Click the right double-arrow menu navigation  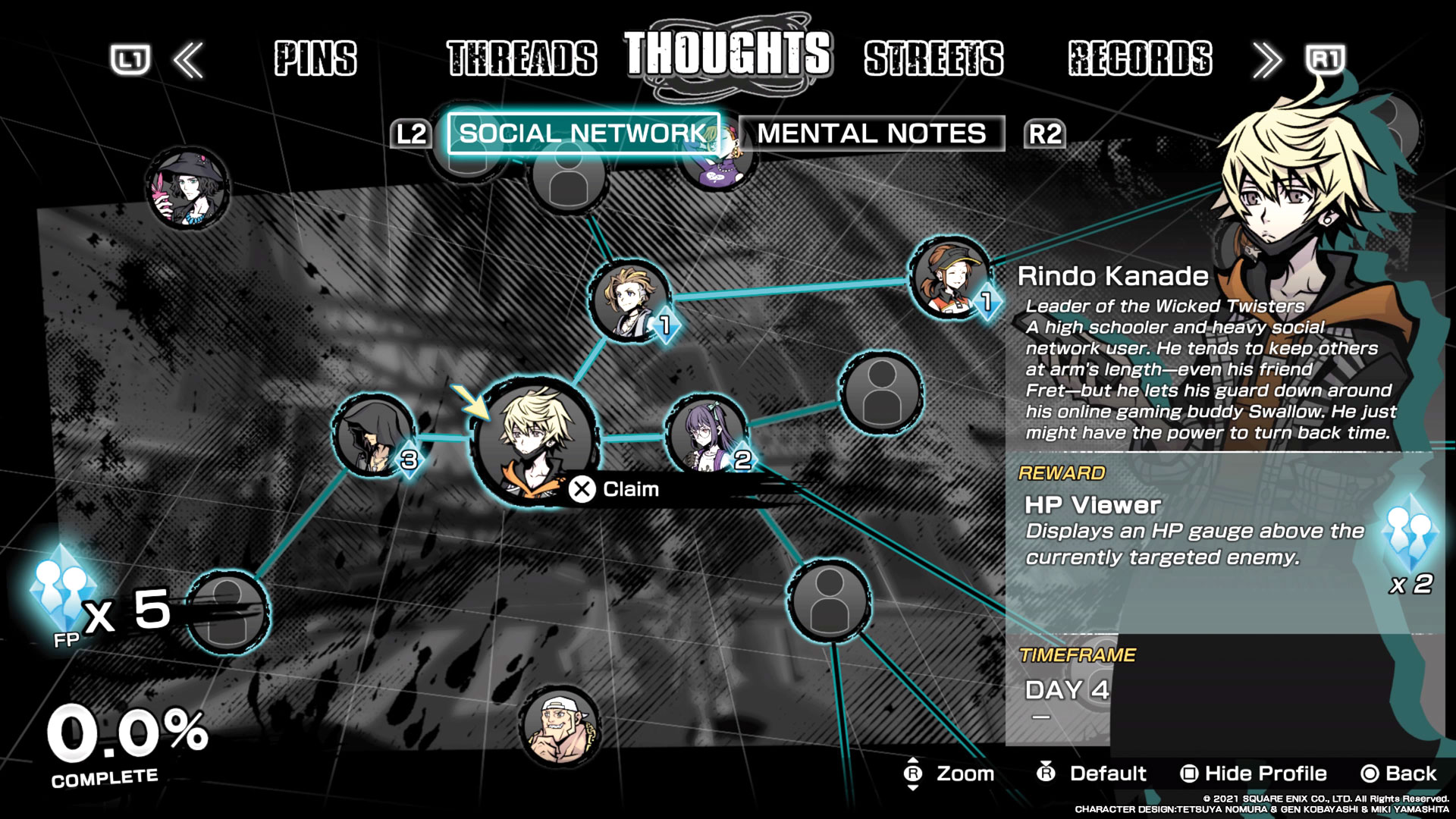pos(1267,60)
